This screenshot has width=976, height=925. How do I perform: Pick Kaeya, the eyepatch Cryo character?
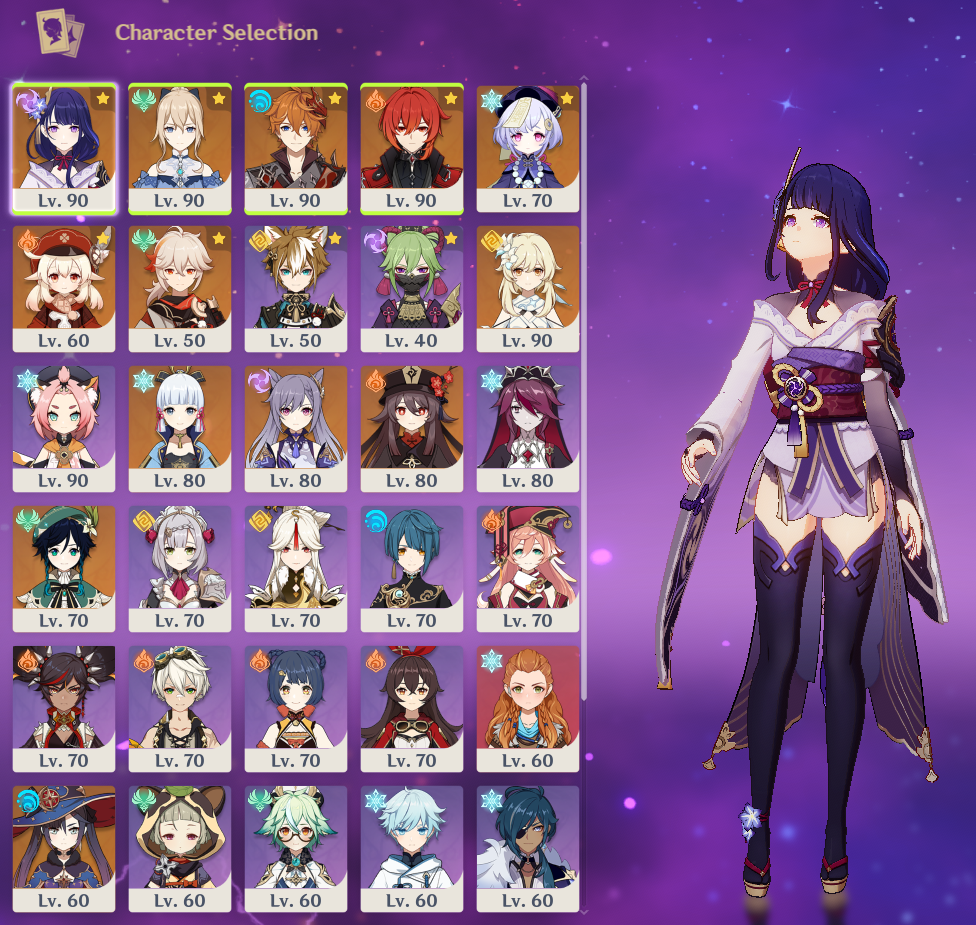pos(528,848)
